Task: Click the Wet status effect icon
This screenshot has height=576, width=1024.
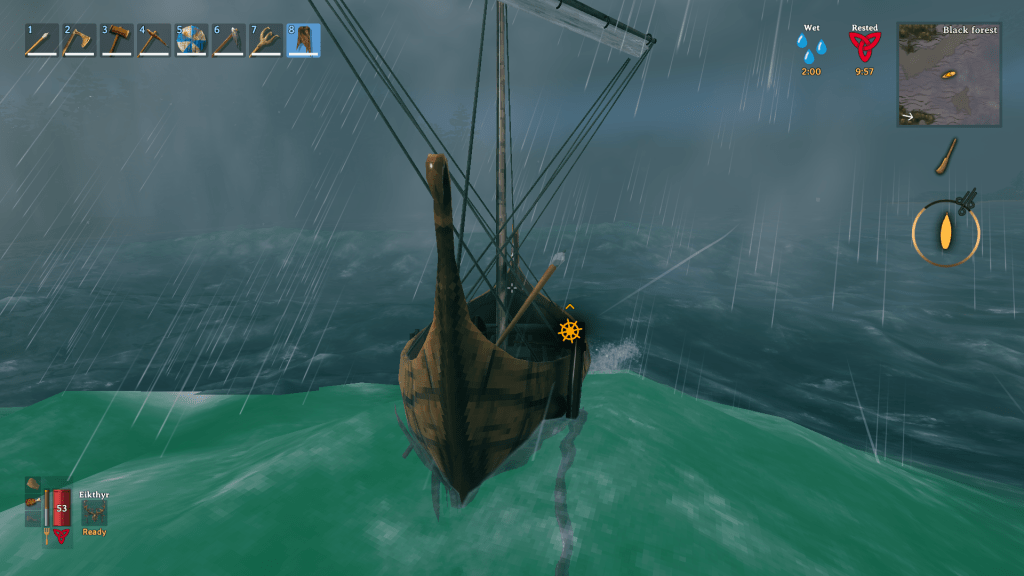Action: 811,48
